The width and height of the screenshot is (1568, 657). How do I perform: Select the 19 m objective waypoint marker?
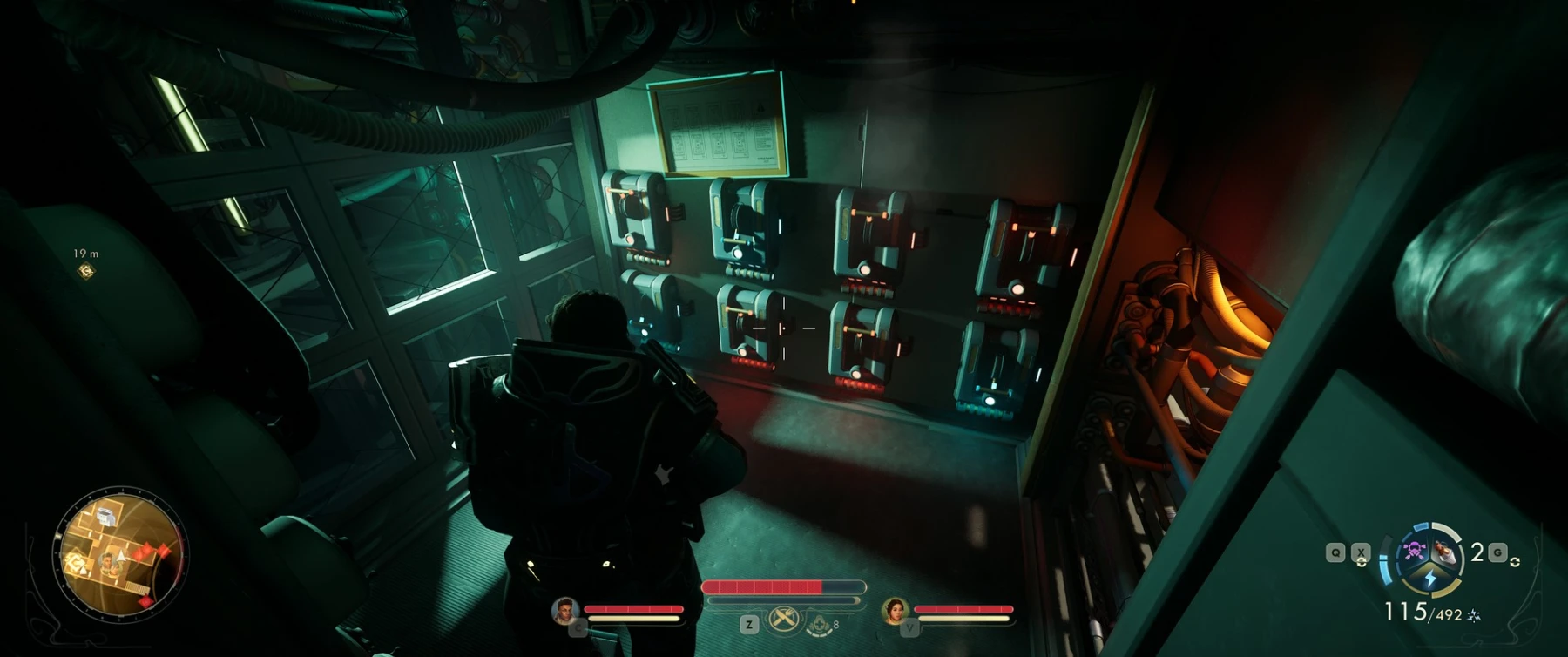pos(85,271)
